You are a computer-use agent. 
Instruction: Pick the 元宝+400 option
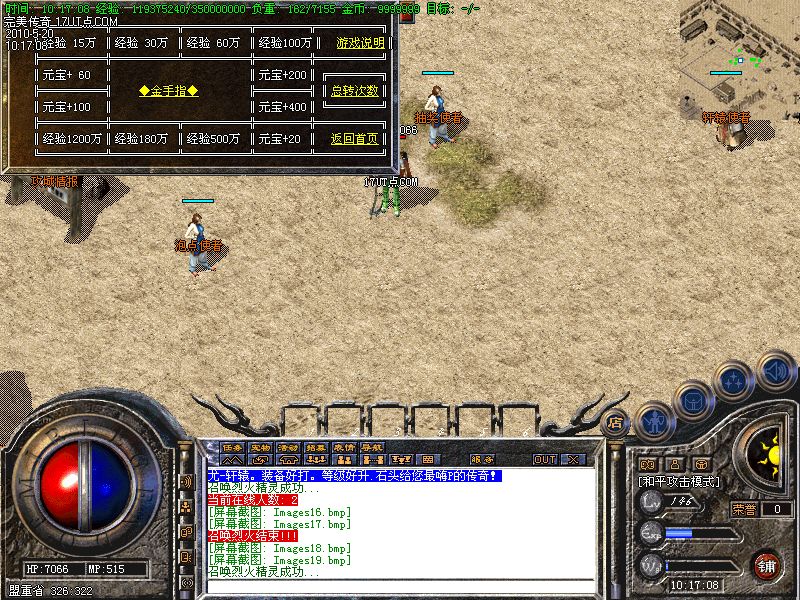[x=282, y=107]
